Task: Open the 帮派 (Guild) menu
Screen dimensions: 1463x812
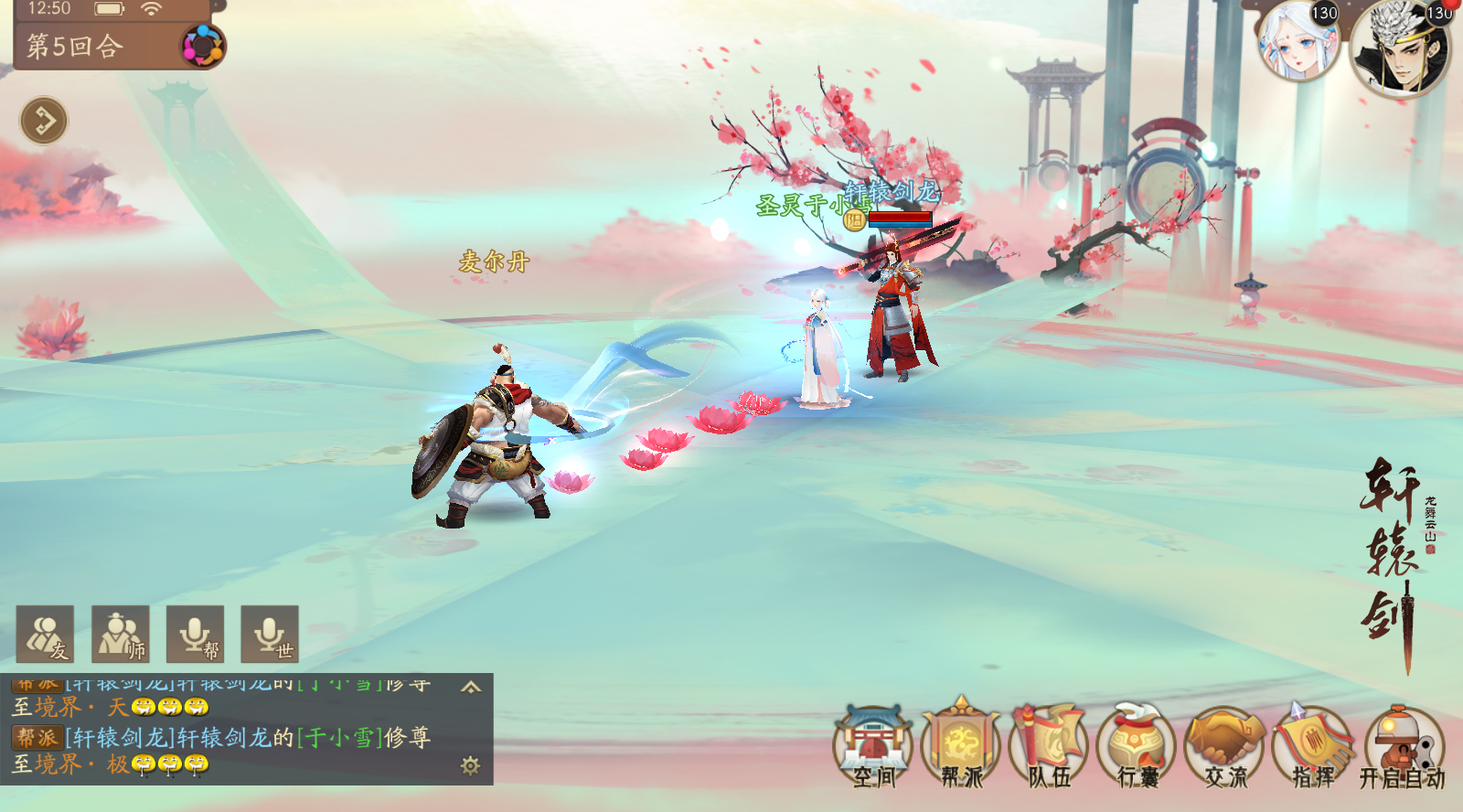Action: 961,747
